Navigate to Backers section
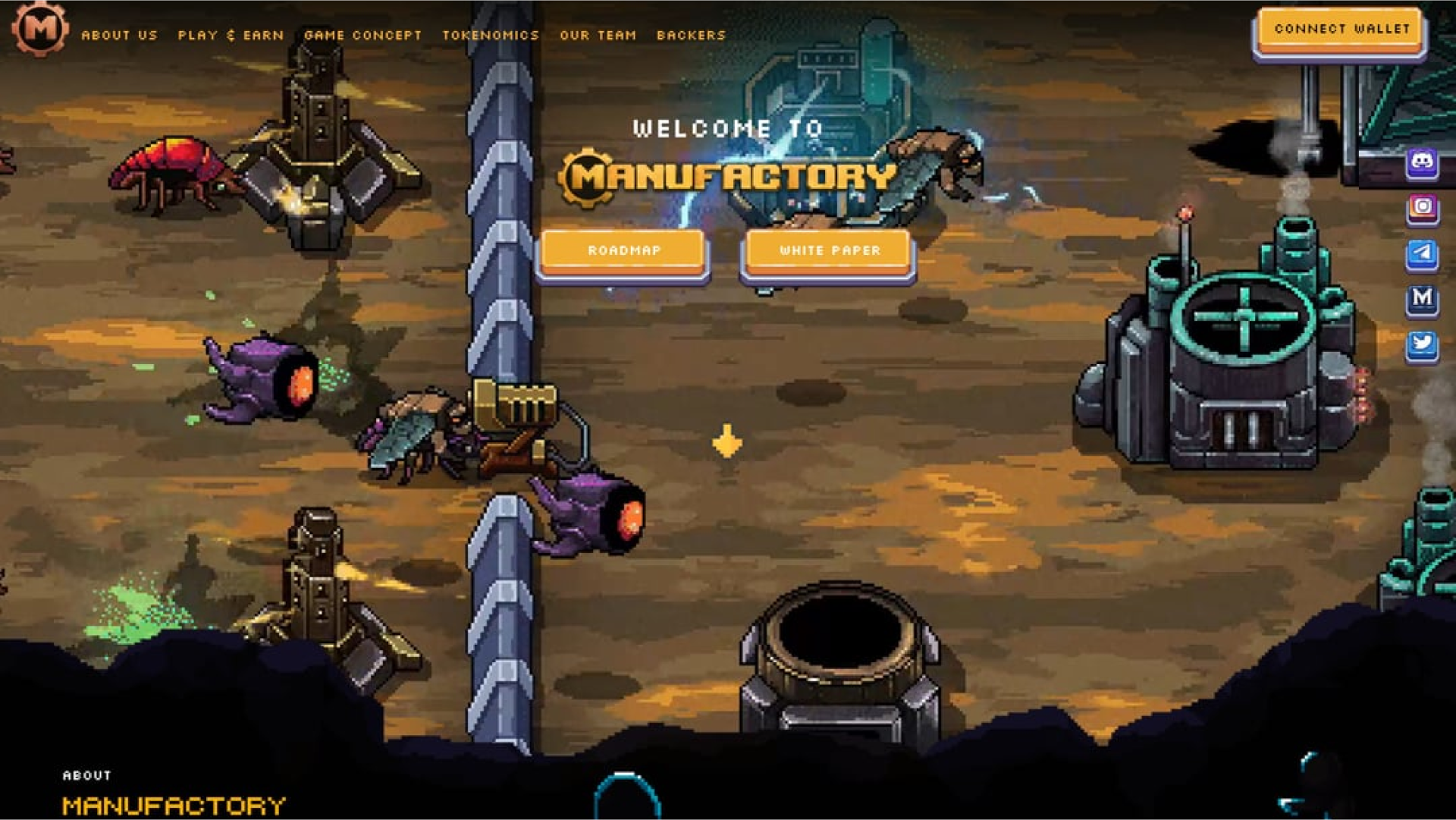The width and height of the screenshot is (1456, 820). (x=691, y=35)
